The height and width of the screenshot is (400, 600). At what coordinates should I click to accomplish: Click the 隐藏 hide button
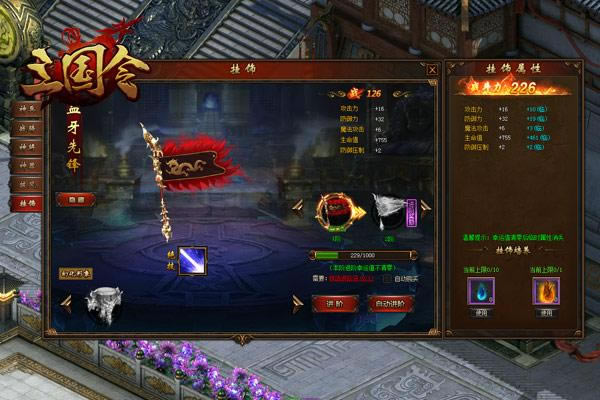tap(77, 199)
